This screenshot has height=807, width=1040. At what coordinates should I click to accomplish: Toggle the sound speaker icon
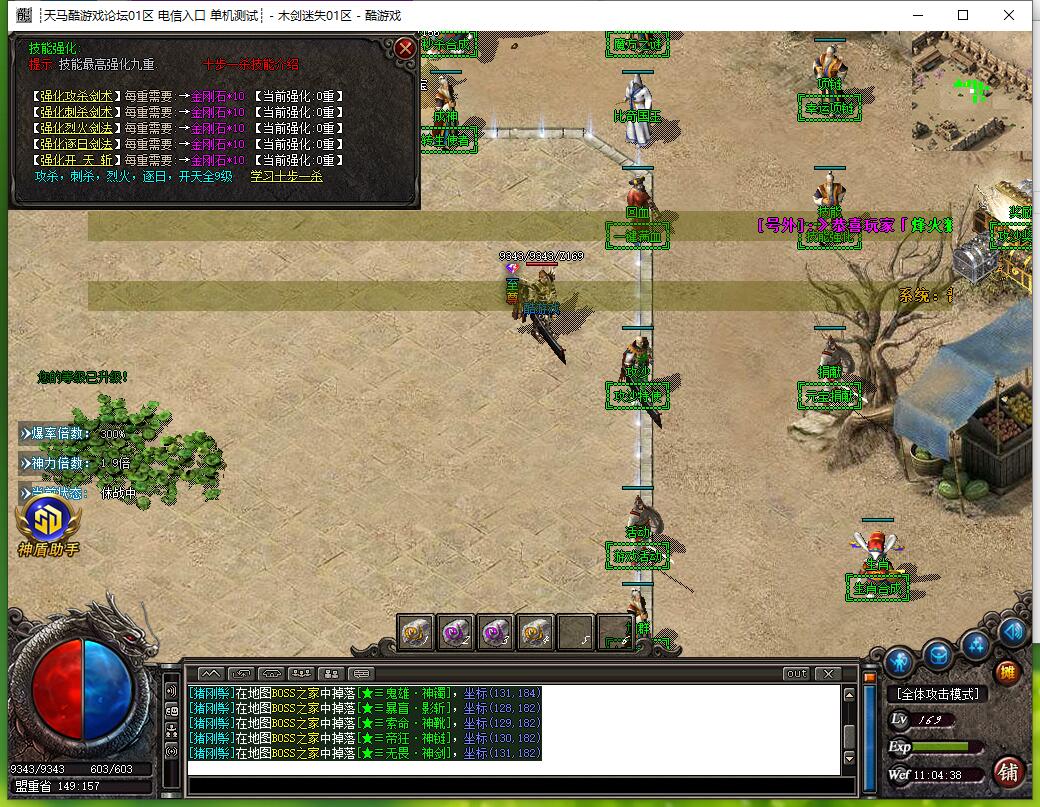point(1013,631)
